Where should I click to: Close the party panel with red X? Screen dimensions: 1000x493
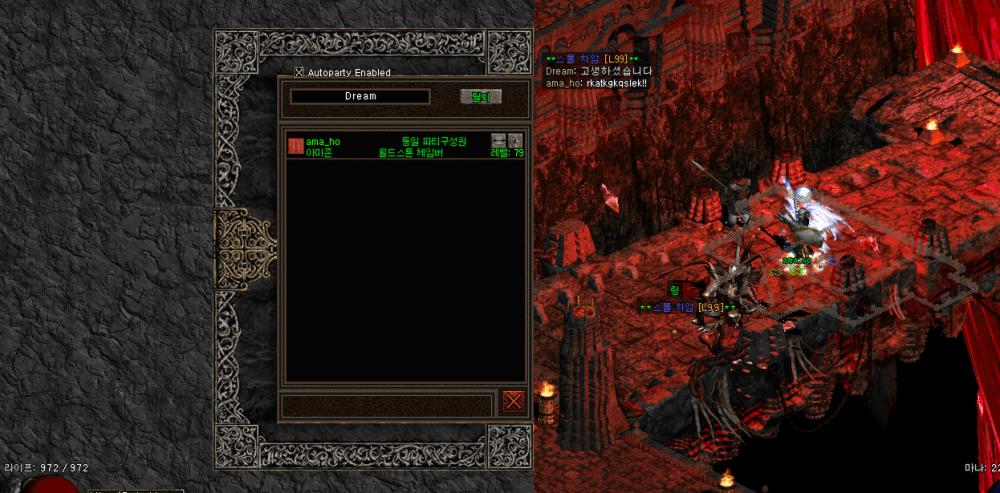pyautogui.click(x=514, y=402)
